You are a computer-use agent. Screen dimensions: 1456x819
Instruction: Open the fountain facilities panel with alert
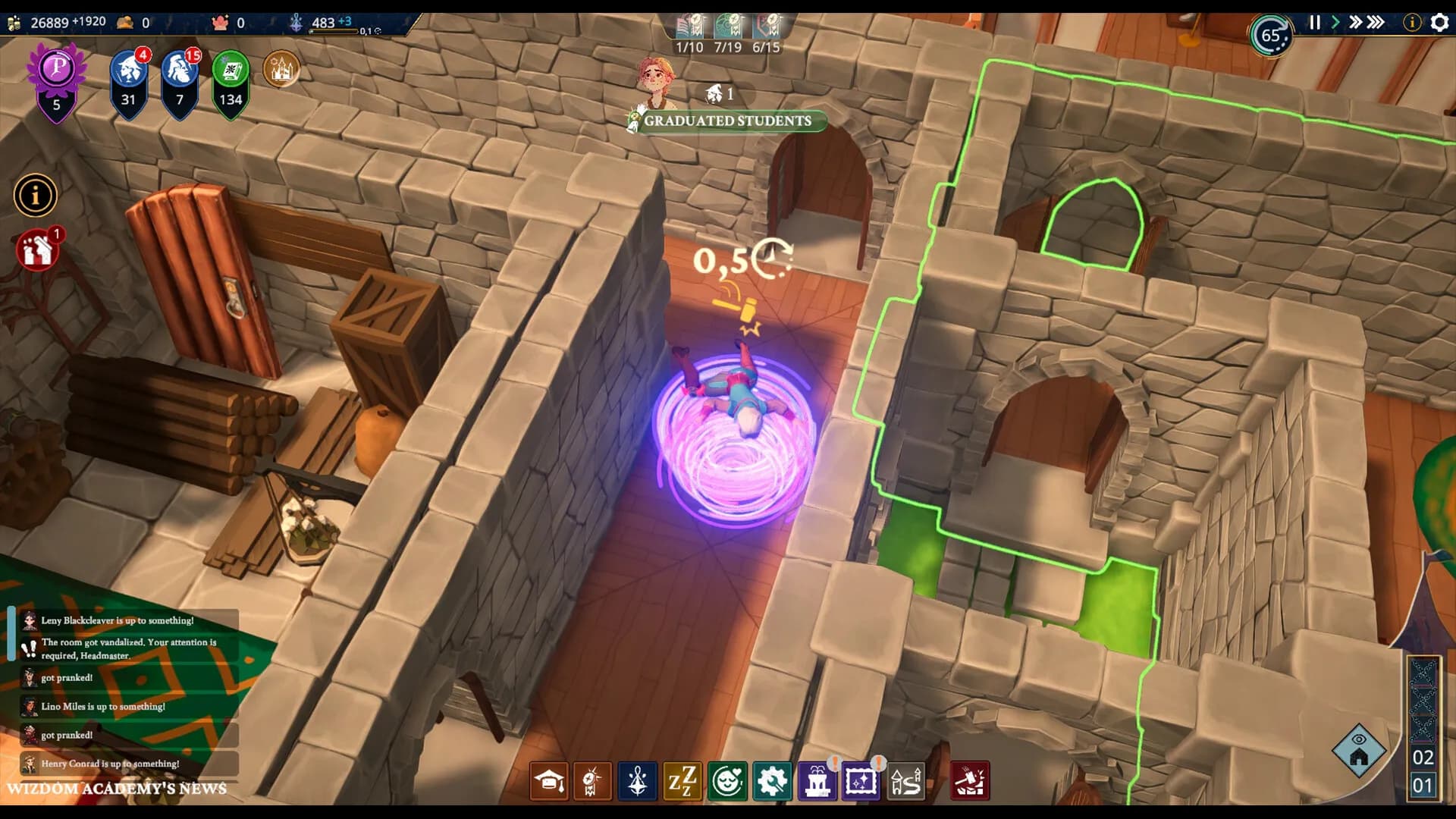click(x=817, y=781)
